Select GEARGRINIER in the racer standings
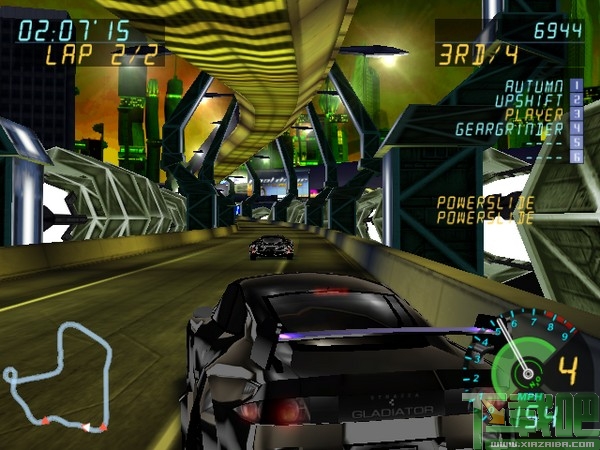The height and width of the screenshot is (450, 600). click(x=510, y=129)
